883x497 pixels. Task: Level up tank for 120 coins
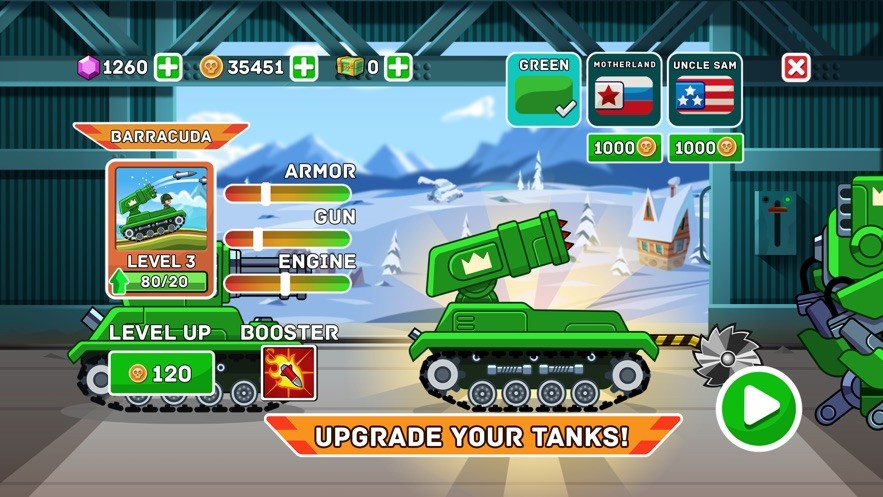(x=161, y=374)
